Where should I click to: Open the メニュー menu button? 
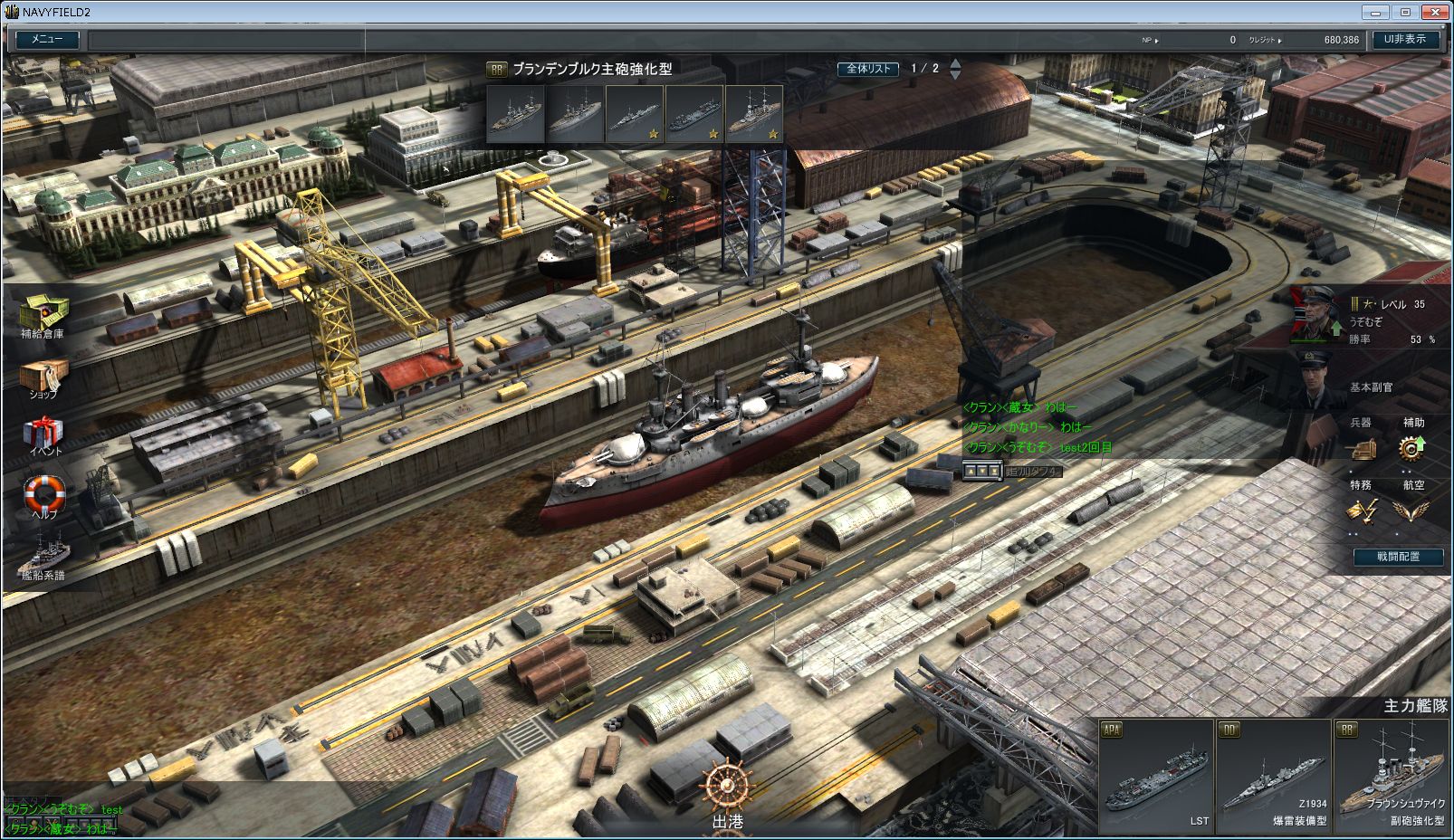pos(47,40)
